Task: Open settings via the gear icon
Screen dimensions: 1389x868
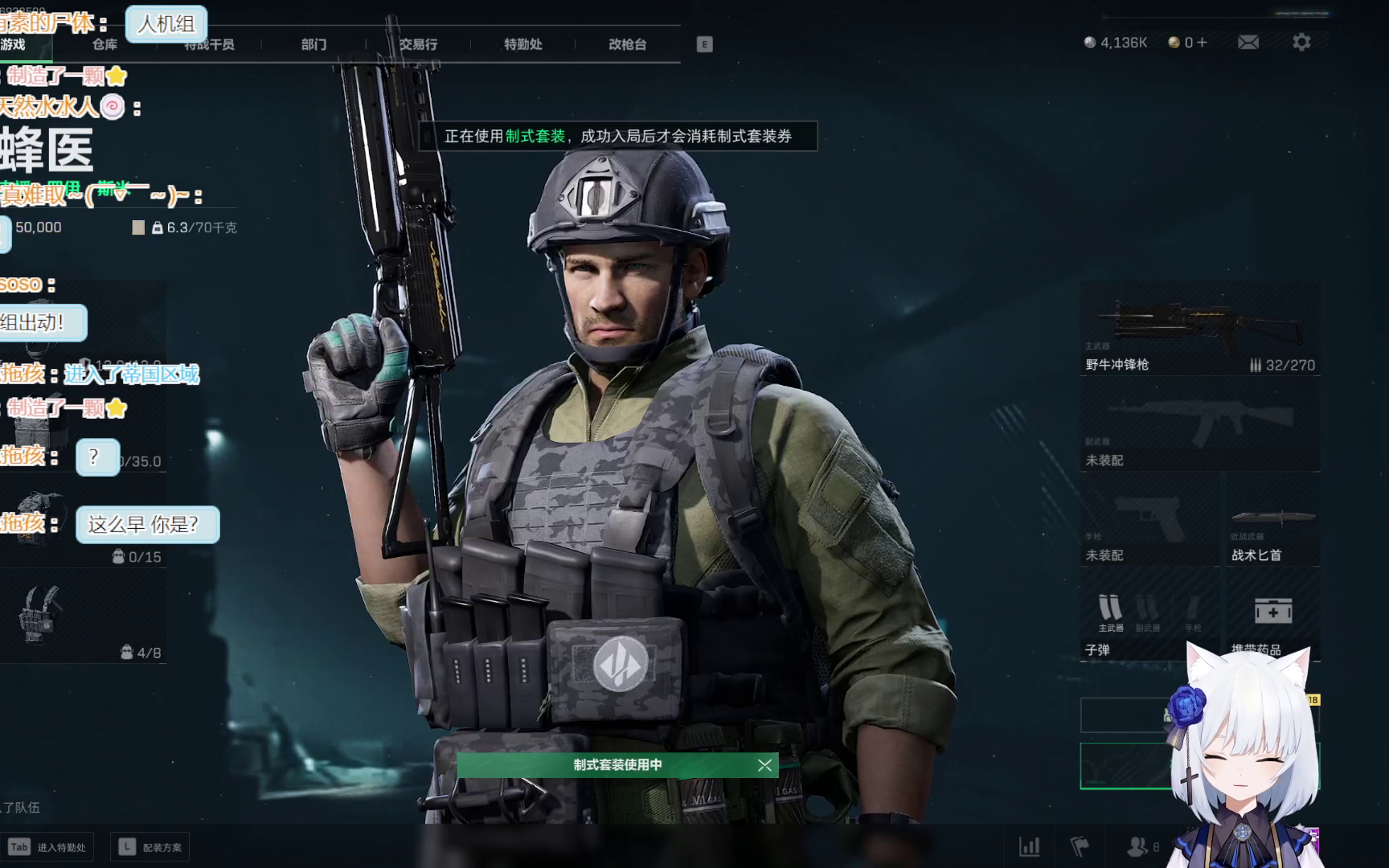Action: tap(1301, 43)
